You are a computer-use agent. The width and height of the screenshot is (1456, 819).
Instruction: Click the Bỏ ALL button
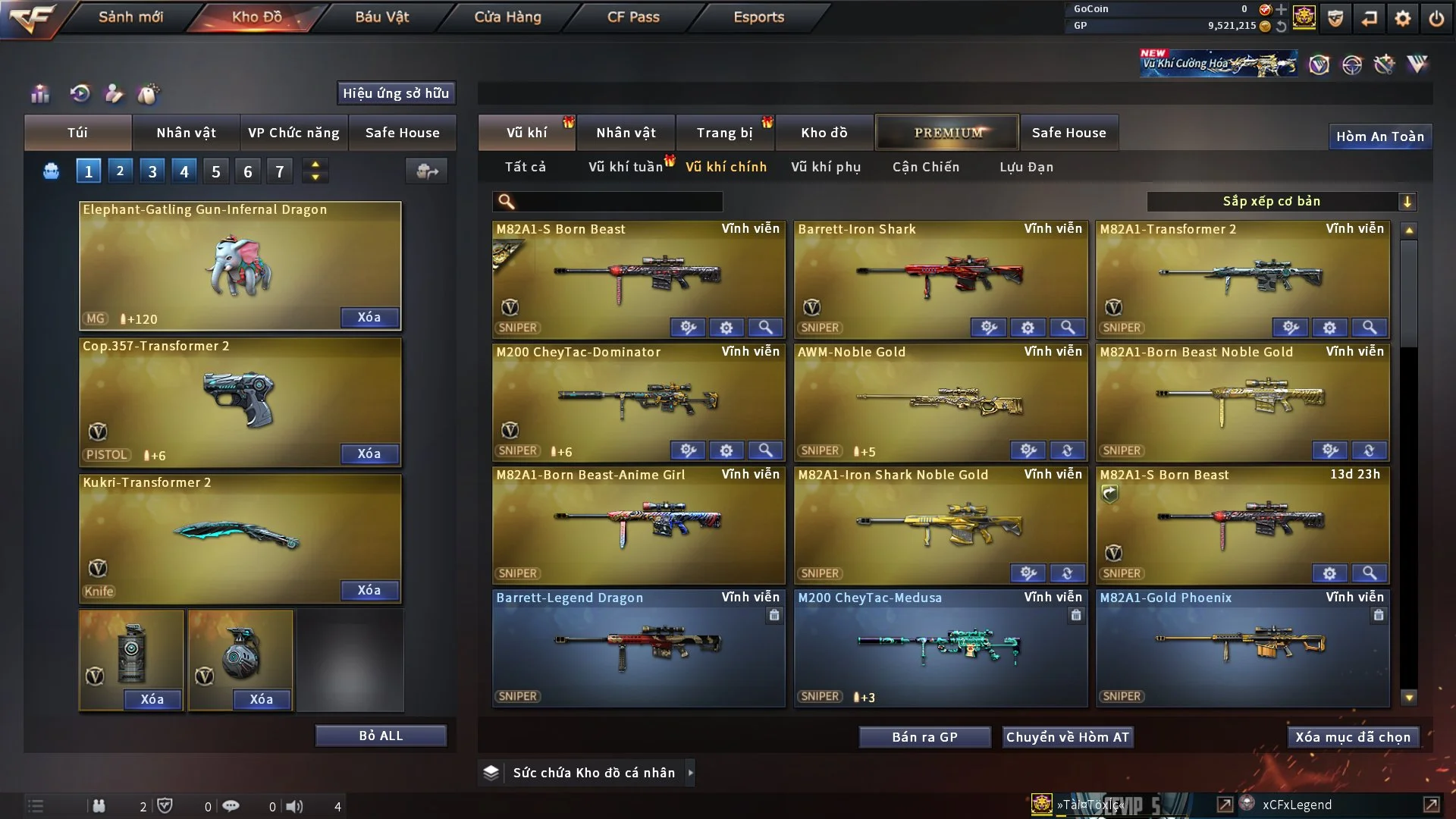point(381,736)
